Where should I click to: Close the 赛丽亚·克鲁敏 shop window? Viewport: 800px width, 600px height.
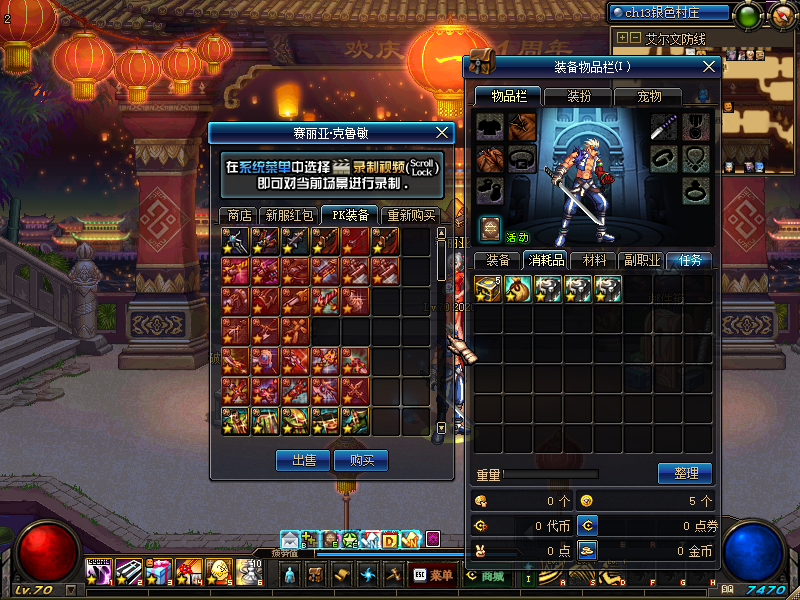pos(444,132)
